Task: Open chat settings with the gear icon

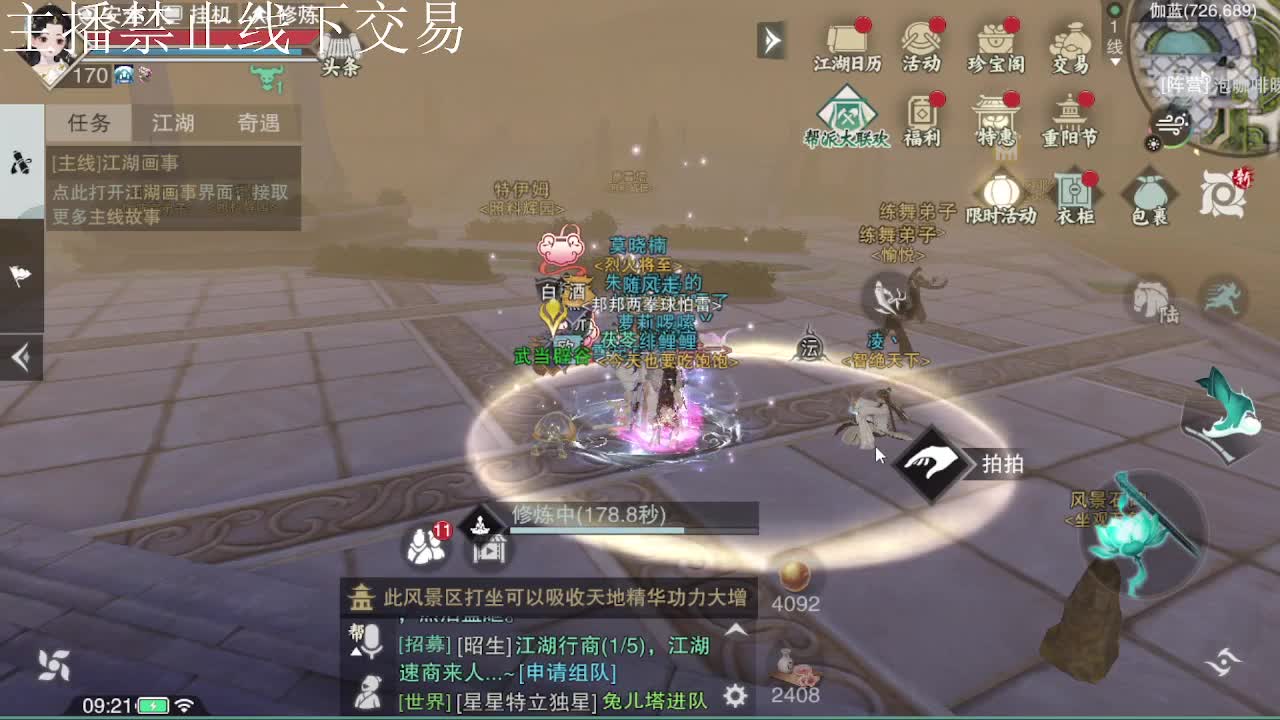Action: [735, 697]
